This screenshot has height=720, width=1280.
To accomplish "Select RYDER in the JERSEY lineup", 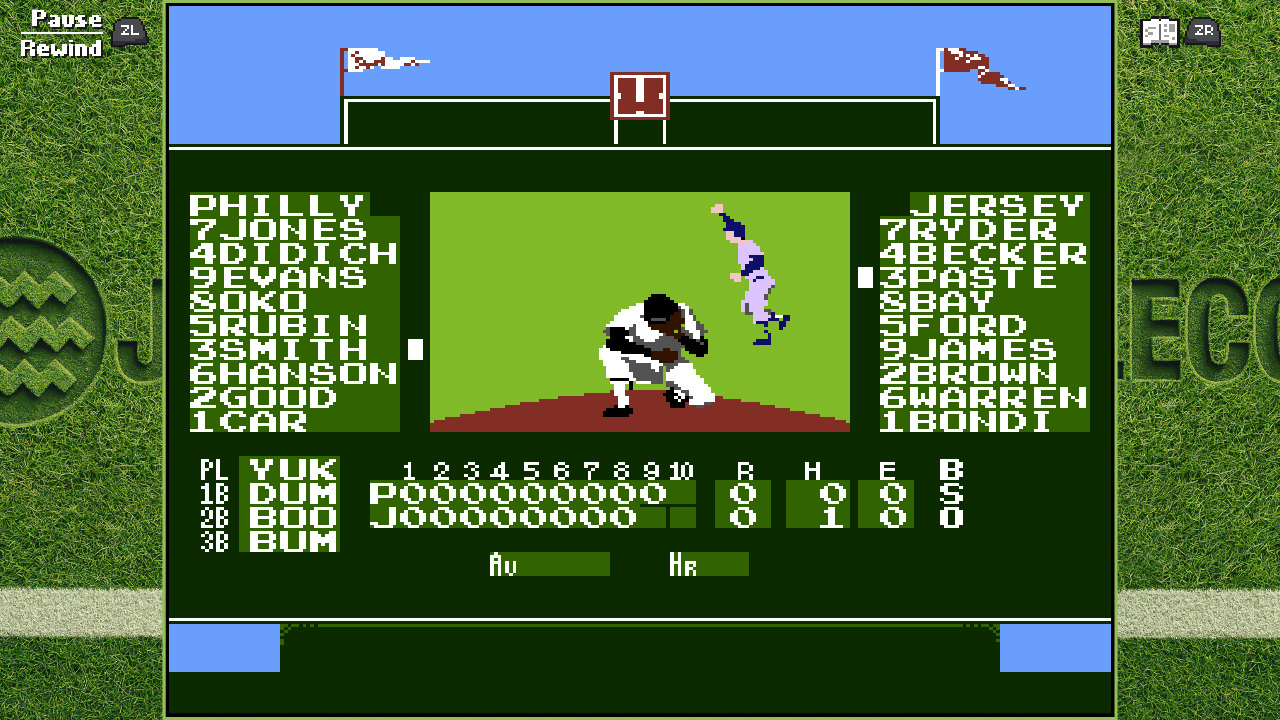I will pos(975,229).
